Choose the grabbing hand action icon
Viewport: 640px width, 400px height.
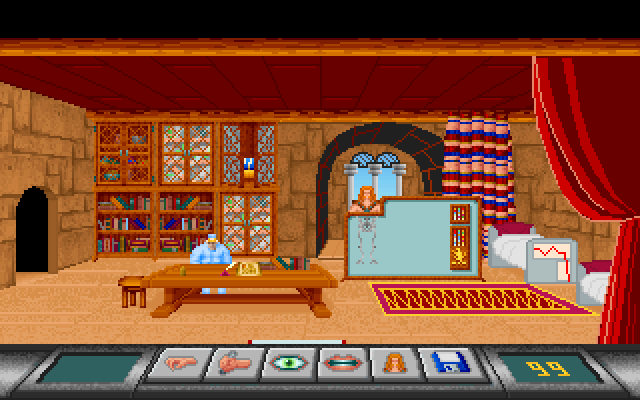(232, 364)
